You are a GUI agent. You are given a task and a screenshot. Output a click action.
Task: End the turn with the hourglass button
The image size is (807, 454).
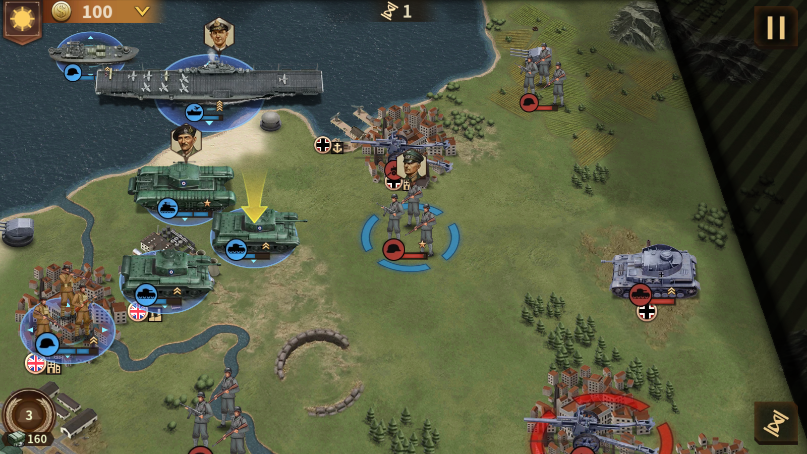point(775,423)
